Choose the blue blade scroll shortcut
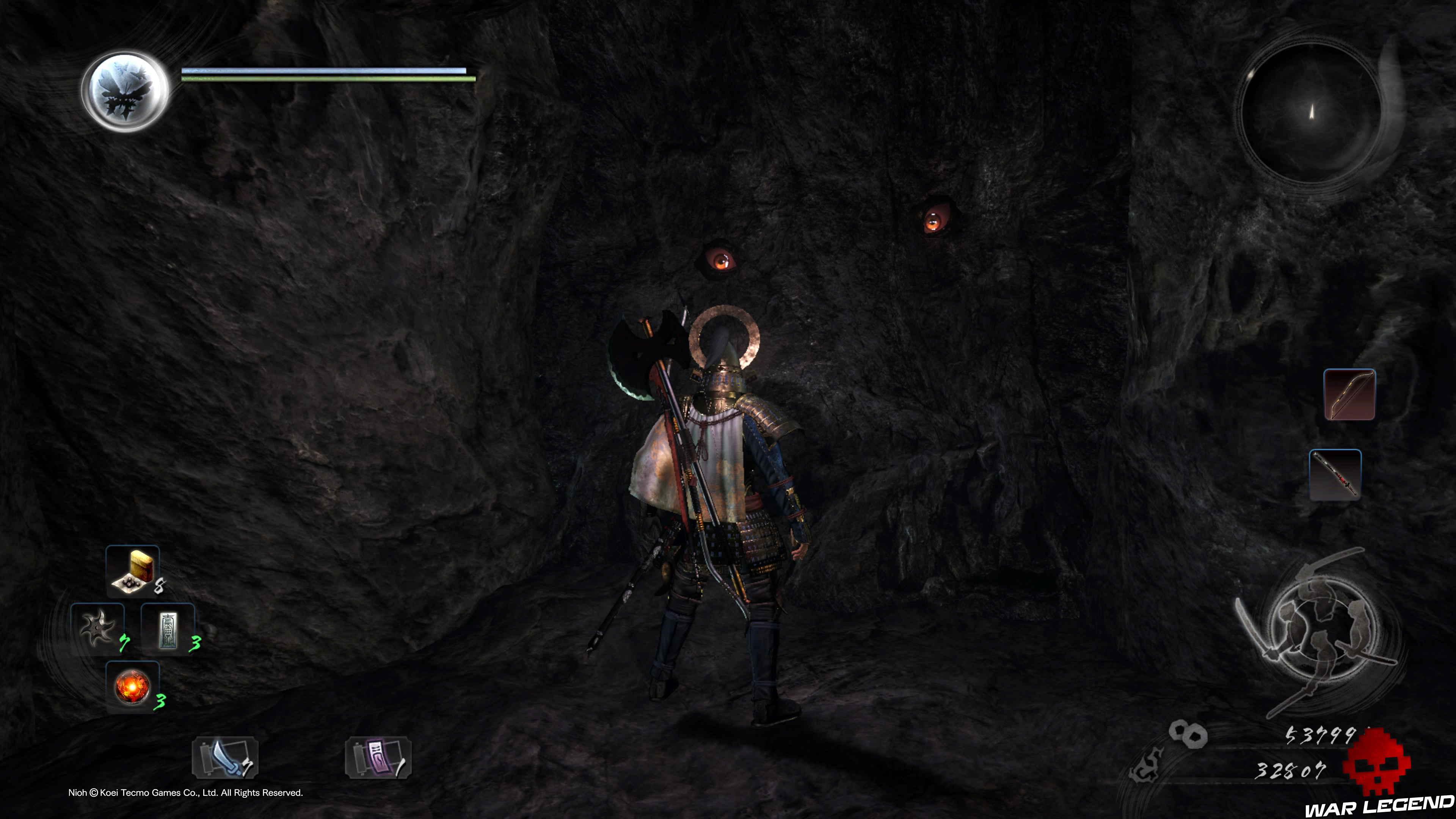This screenshot has height=819, width=1456. (225, 758)
